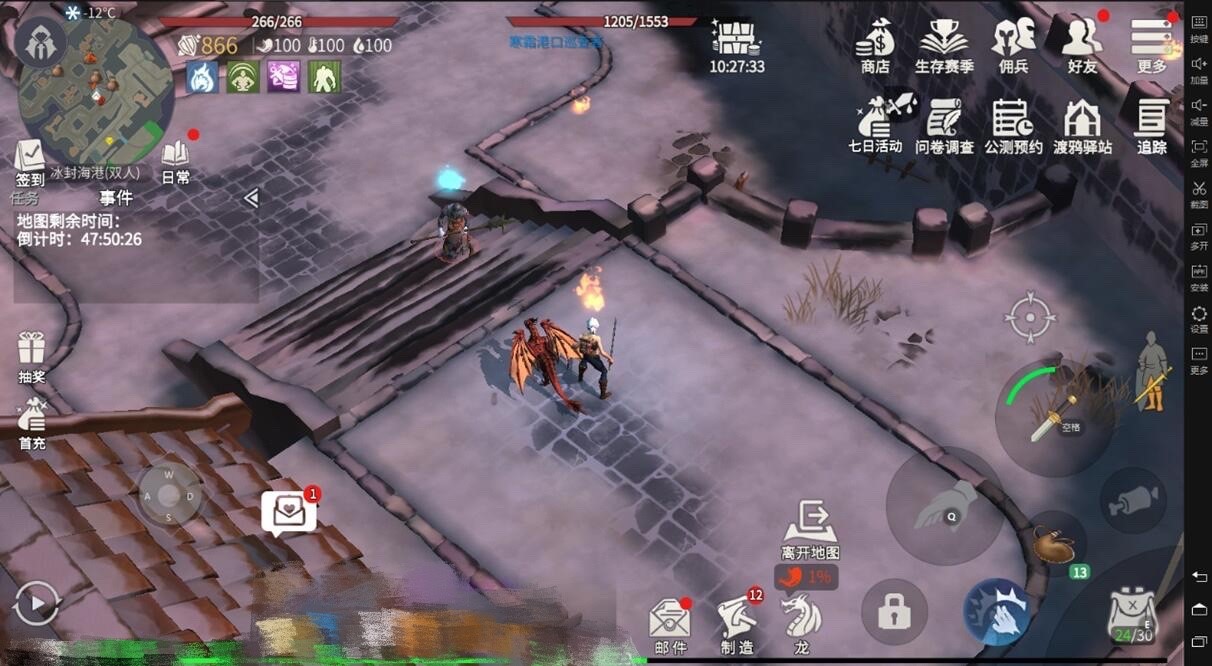1212x666 pixels.
Task: Tap the 离开地图 leave map button
Action: [x=810, y=530]
